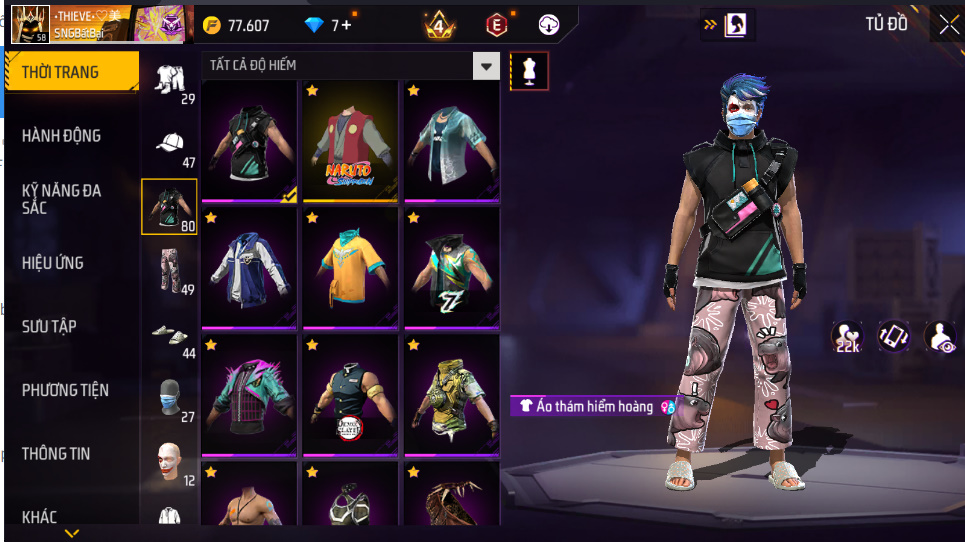Select the face mask category with 27 items
Image resolution: width=965 pixels, height=542 pixels.
170,399
